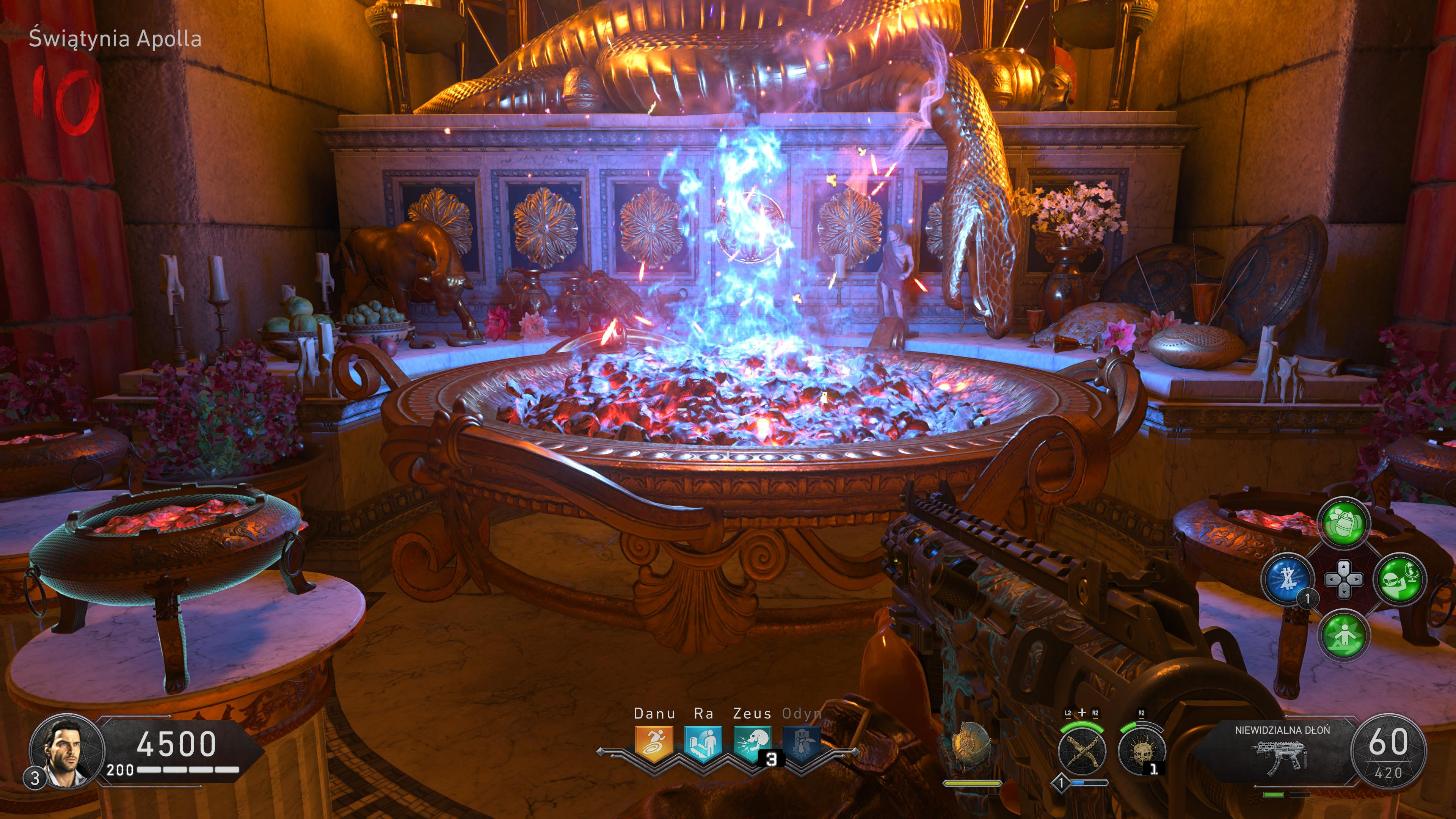Select the dimmed Odyn perk icon

click(802, 743)
